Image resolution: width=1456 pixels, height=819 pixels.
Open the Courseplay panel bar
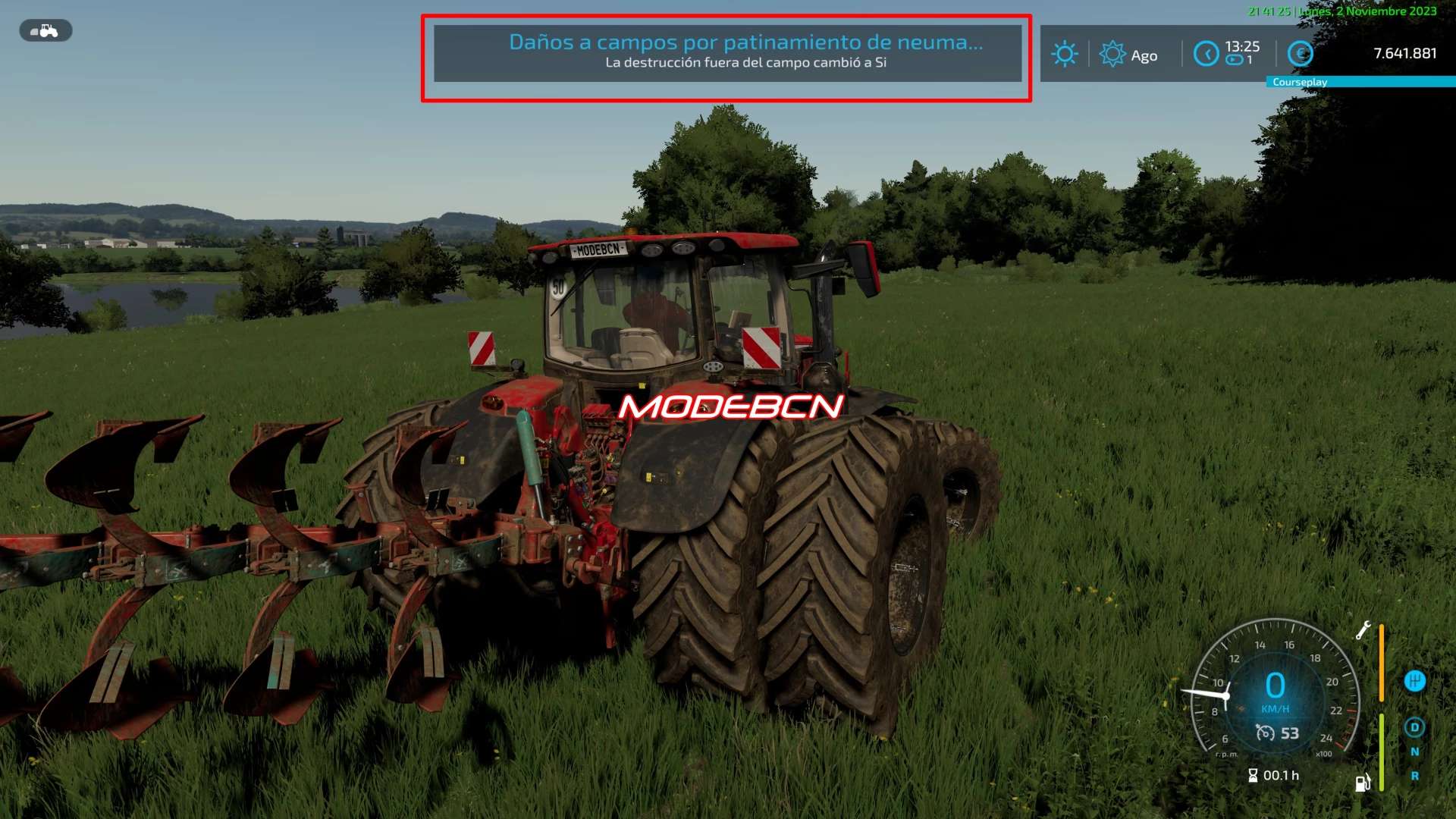tap(1360, 82)
